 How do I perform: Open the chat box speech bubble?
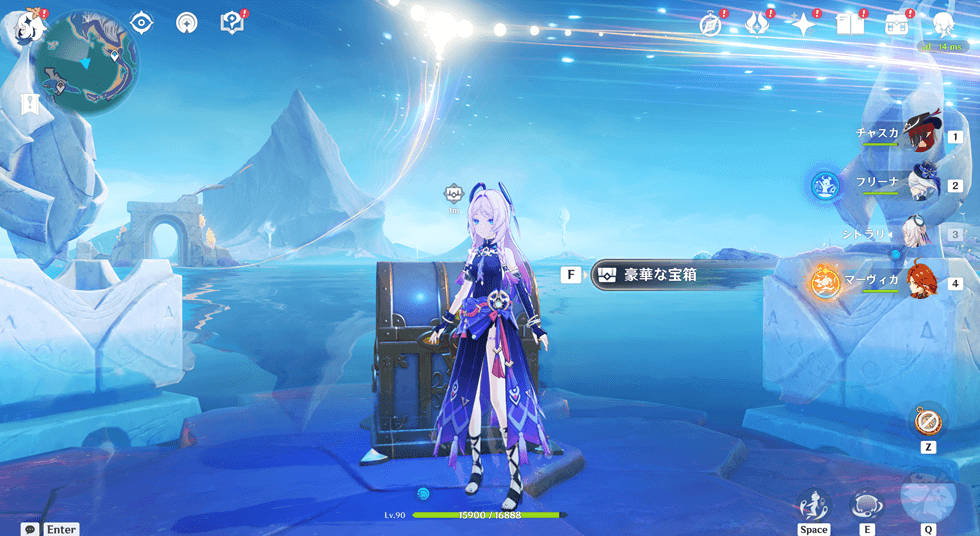(x=30, y=529)
